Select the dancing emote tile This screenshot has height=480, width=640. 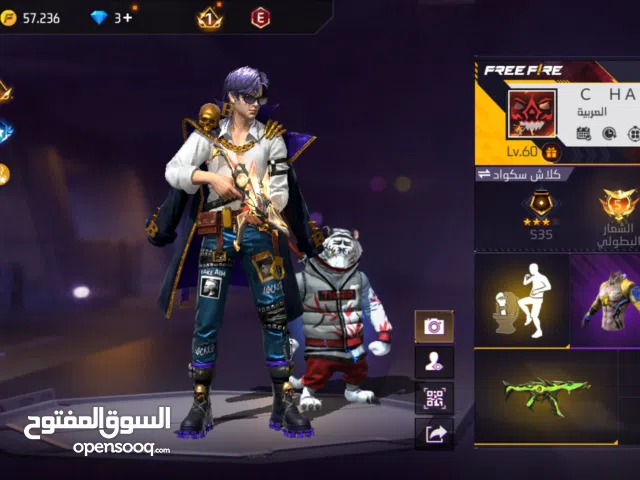pyautogui.click(x=520, y=299)
